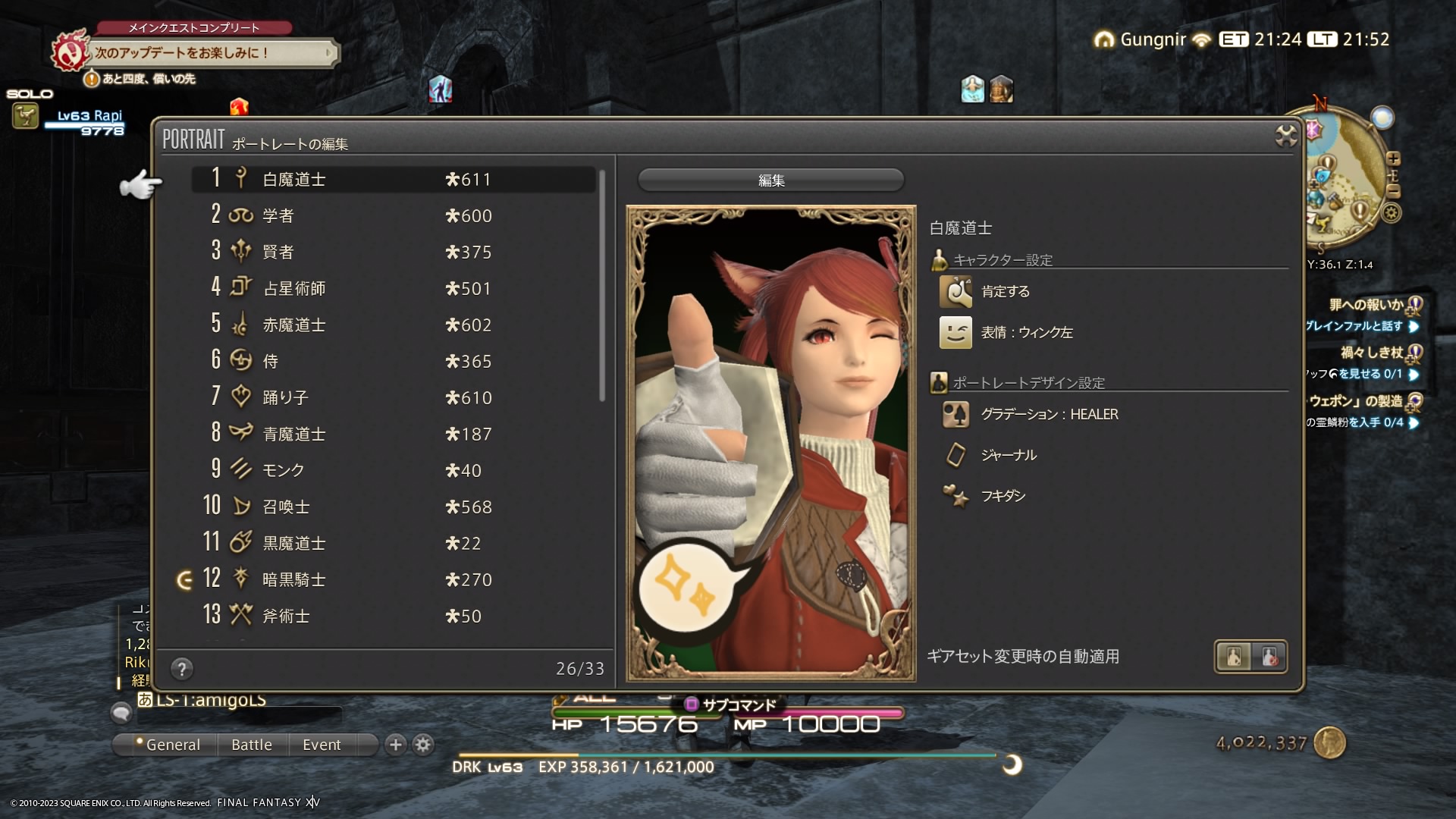Switch to the Battle chat tab
This screenshot has width=1456, height=819.
252,745
